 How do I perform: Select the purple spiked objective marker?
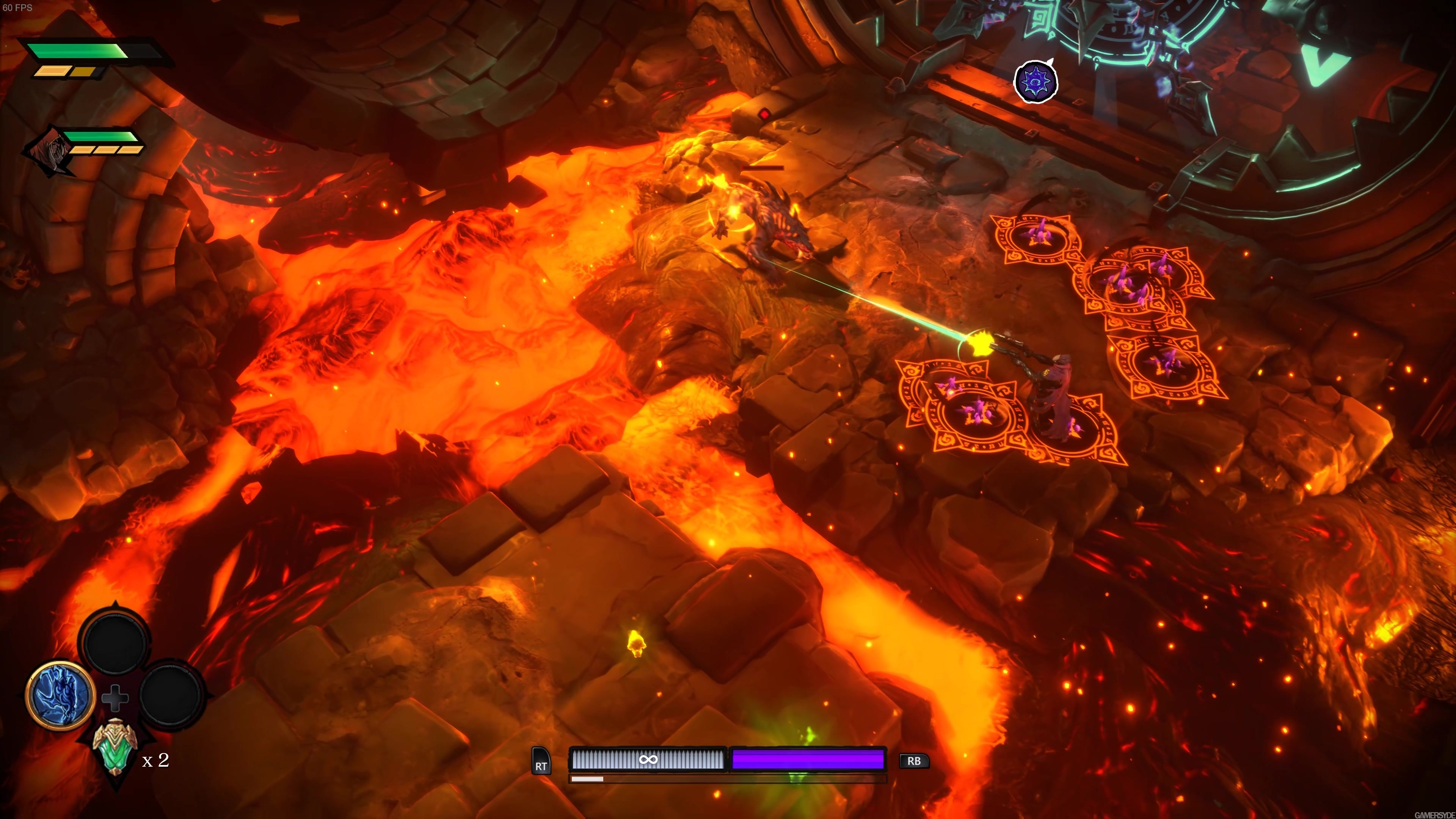click(x=1035, y=82)
